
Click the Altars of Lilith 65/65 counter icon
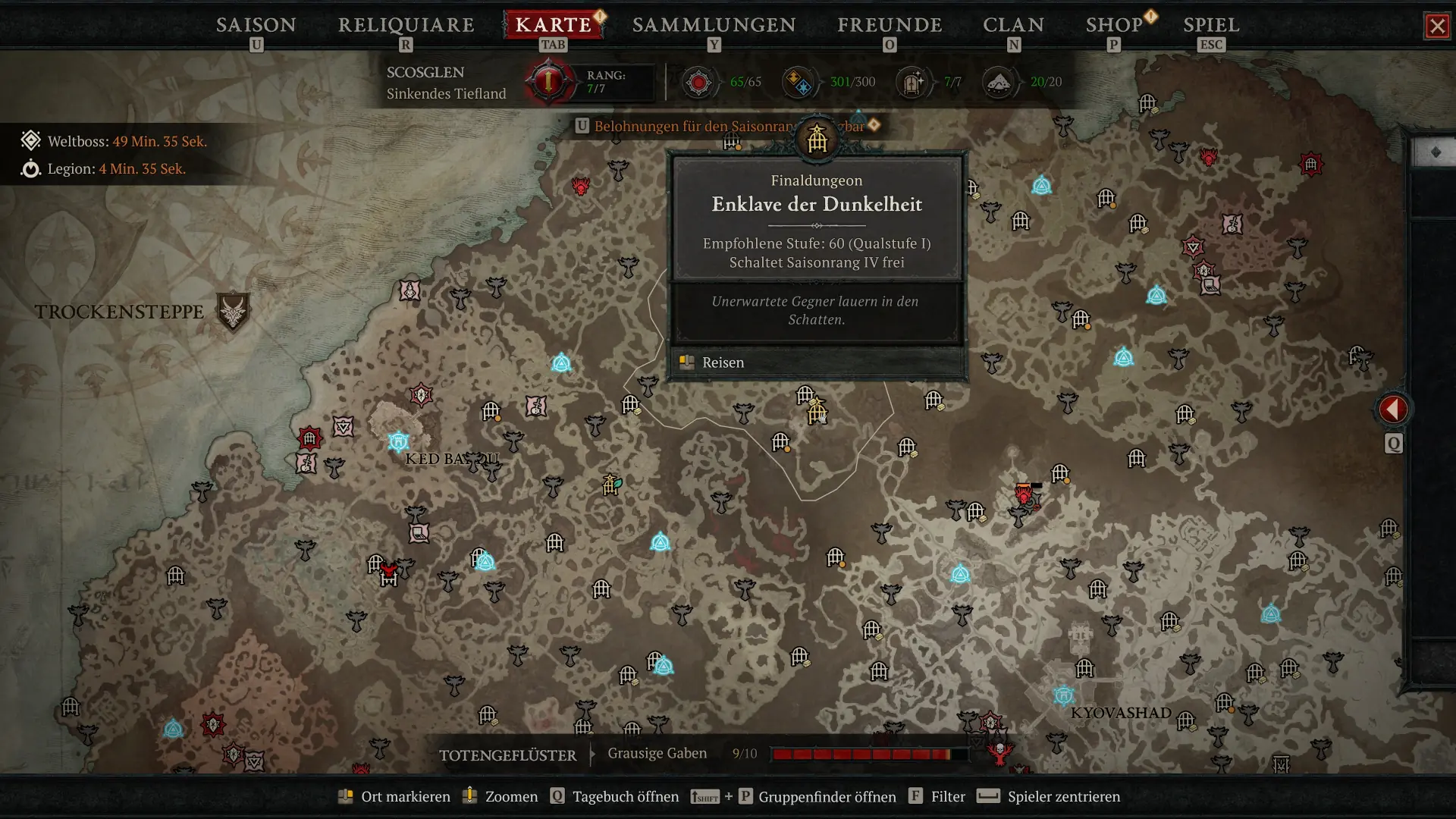[x=699, y=81]
